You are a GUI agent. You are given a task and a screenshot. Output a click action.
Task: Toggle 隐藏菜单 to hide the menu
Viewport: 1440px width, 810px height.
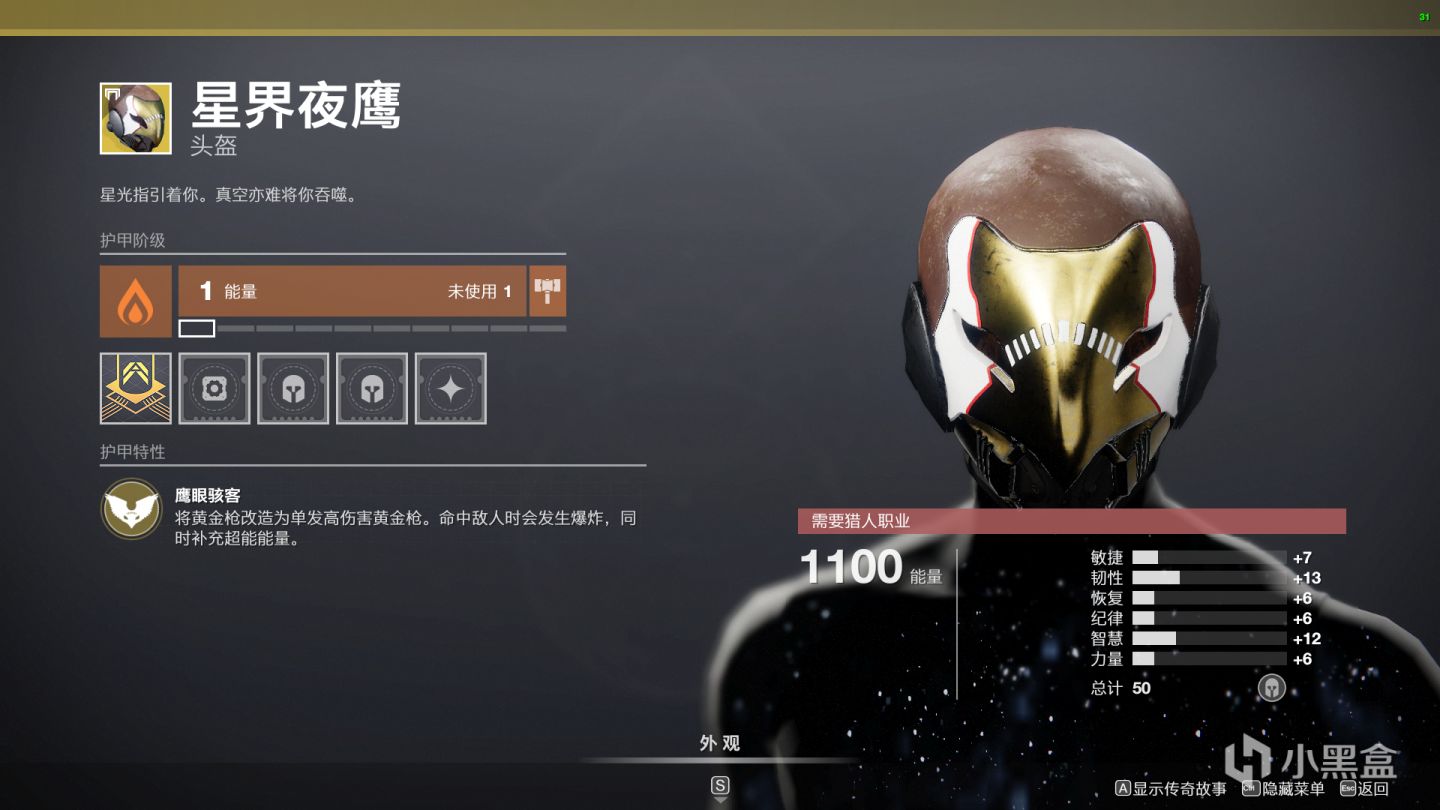1282,787
